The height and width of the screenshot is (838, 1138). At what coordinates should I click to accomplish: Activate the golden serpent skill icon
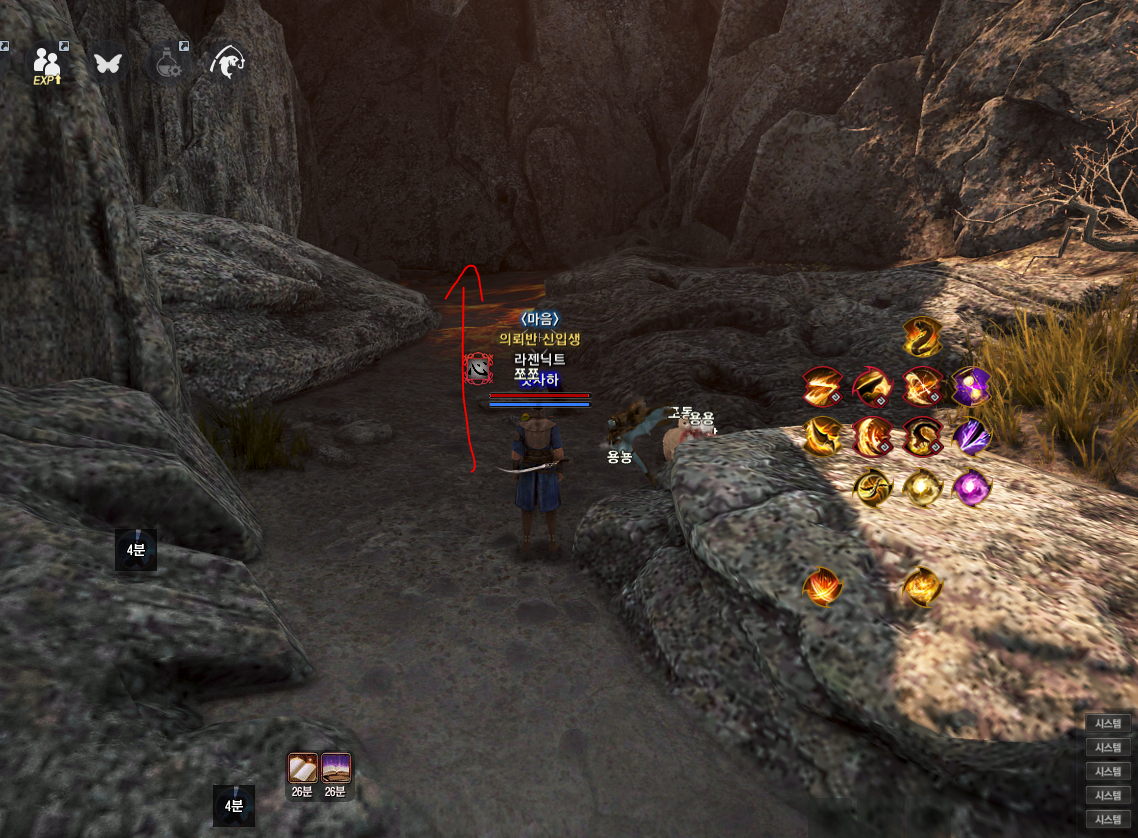[x=921, y=337]
